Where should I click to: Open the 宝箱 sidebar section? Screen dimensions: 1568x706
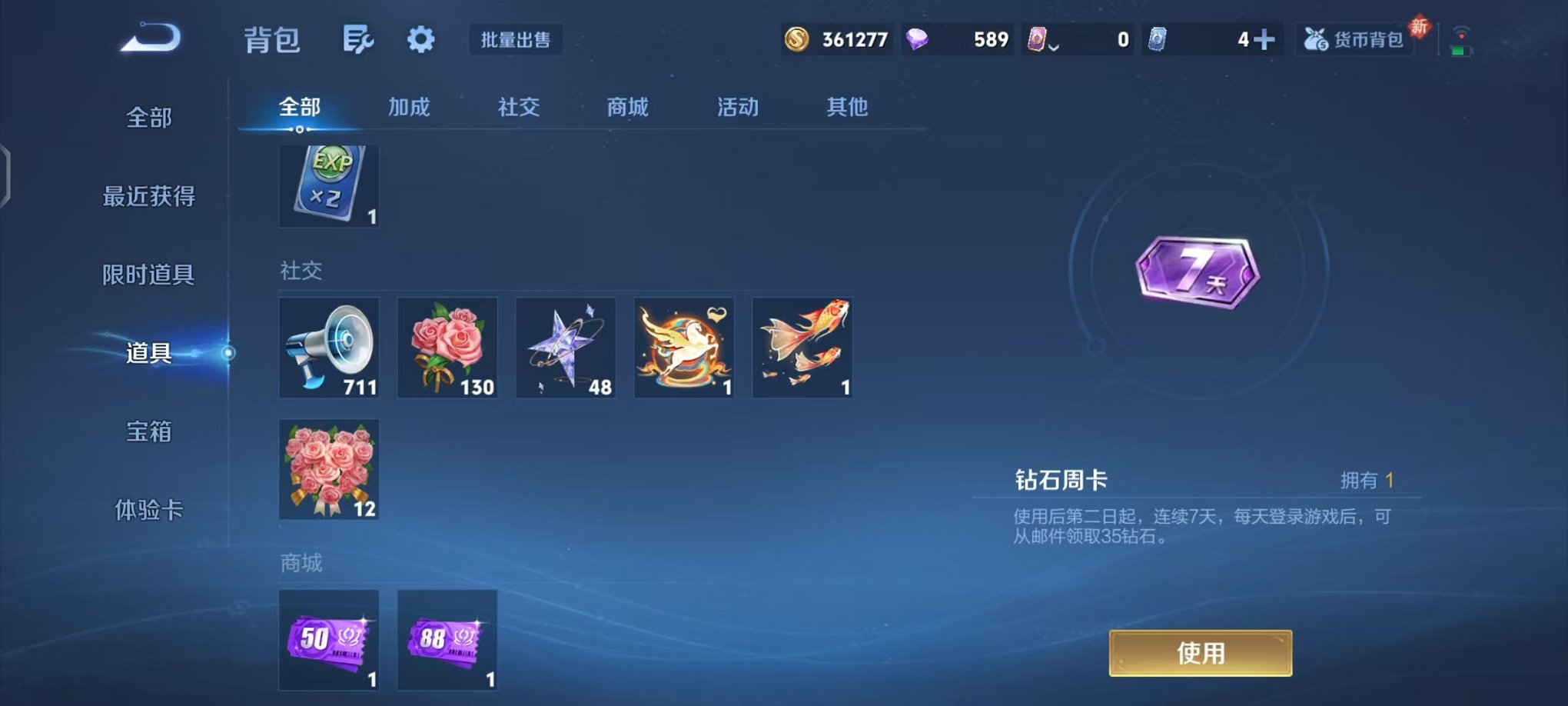pos(148,433)
